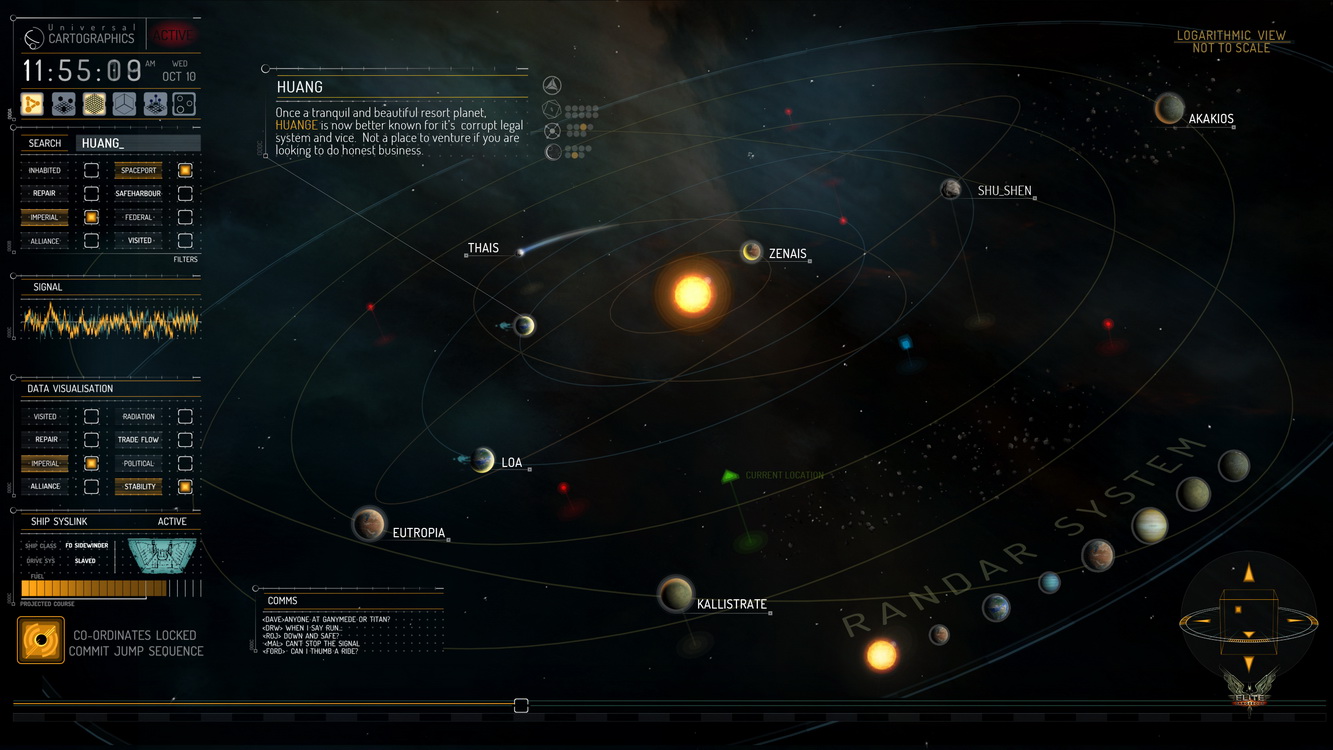Screen dimensions: 1333x750
Task: Disable the Stability visualisation checkbox
Action: point(185,487)
